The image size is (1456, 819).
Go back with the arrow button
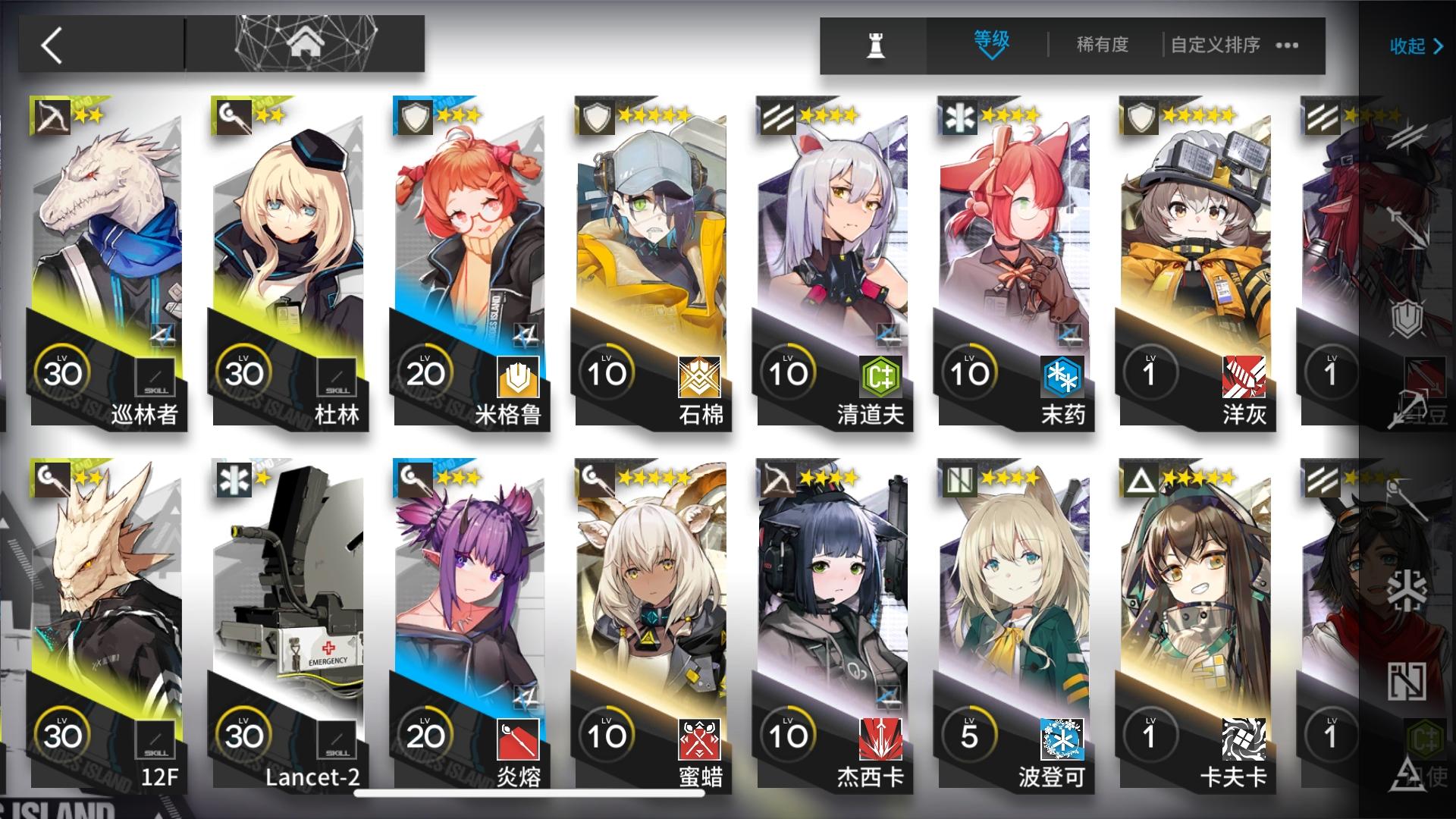(x=50, y=45)
